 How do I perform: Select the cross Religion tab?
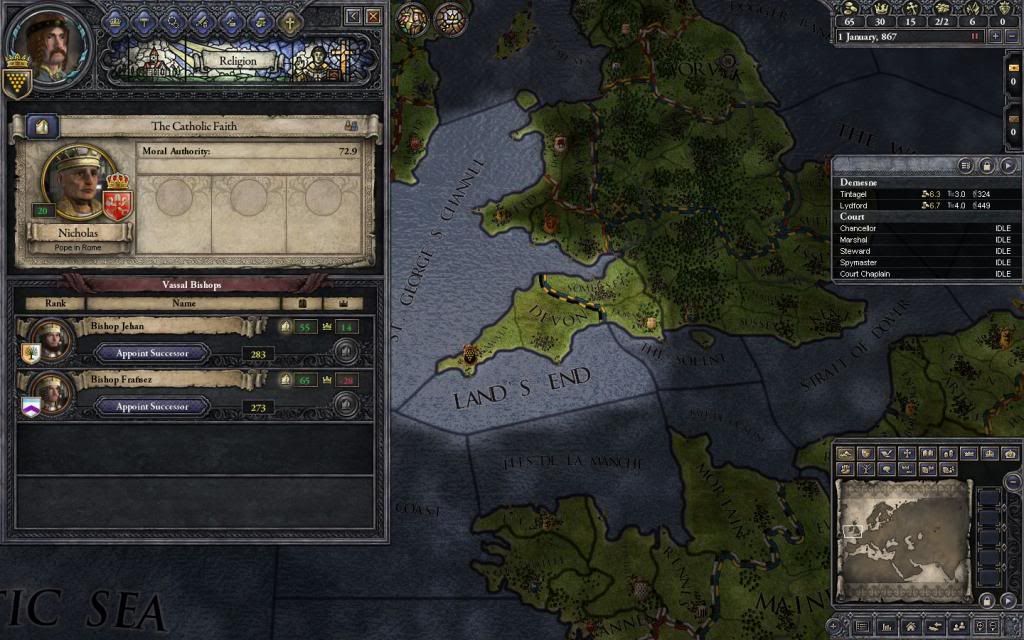(x=290, y=19)
